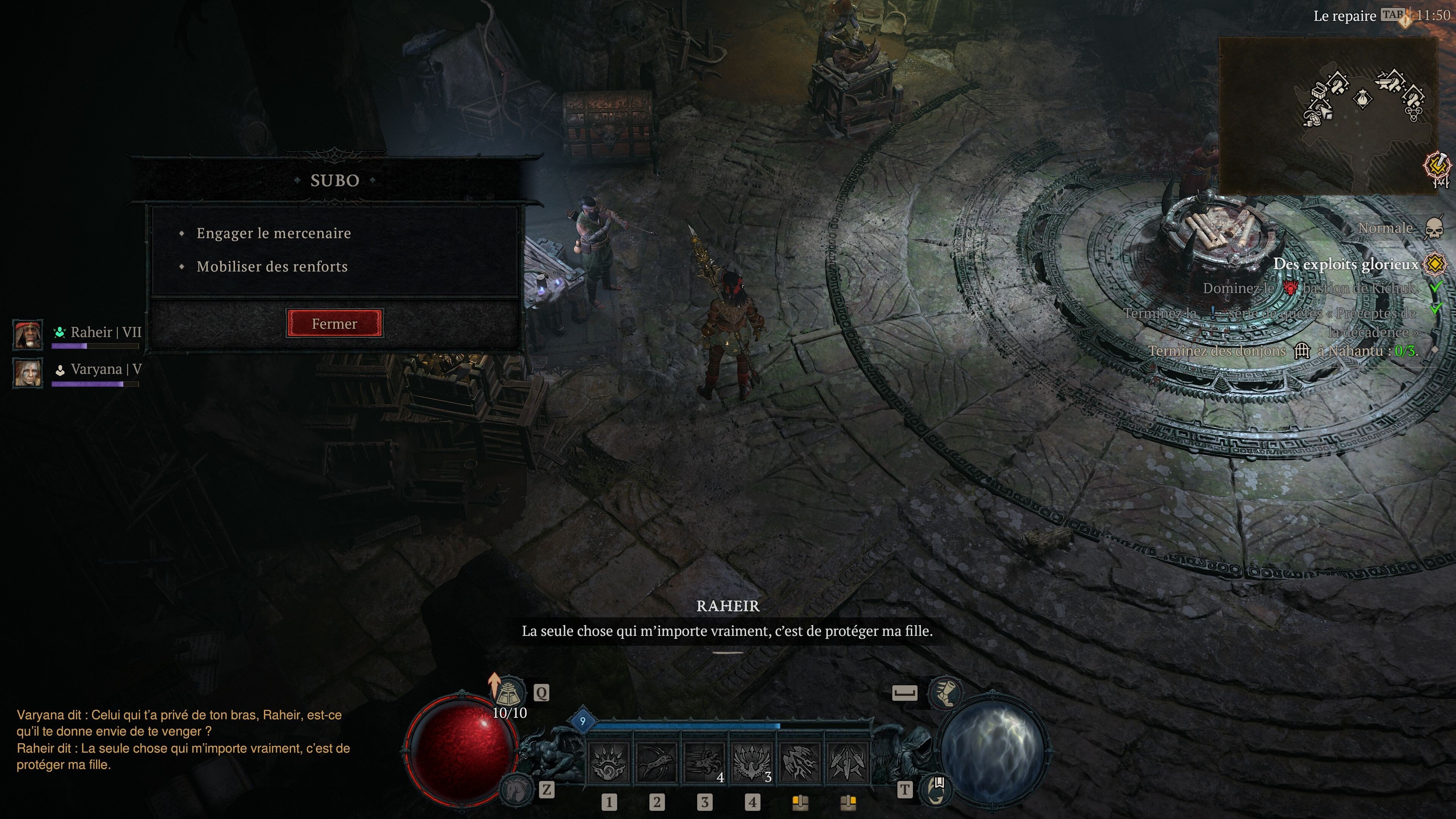1456x819 pixels.
Task: Activate the centipede skill in slot two
Action: coord(656,763)
